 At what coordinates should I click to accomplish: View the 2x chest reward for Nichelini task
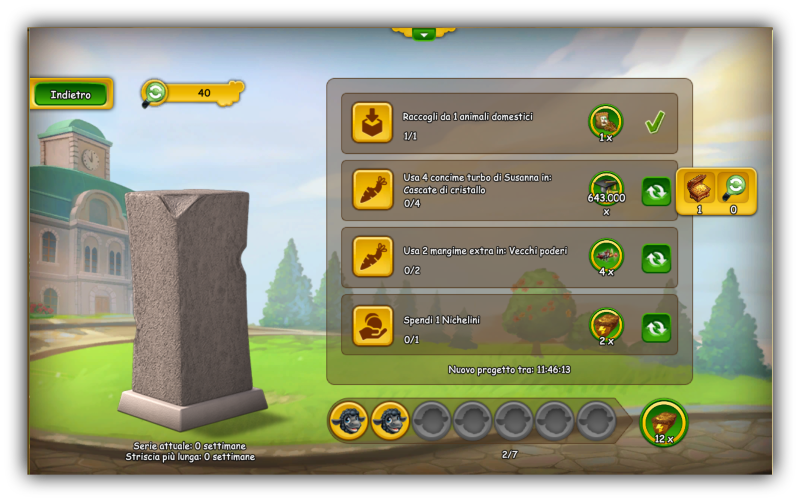(606, 324)
